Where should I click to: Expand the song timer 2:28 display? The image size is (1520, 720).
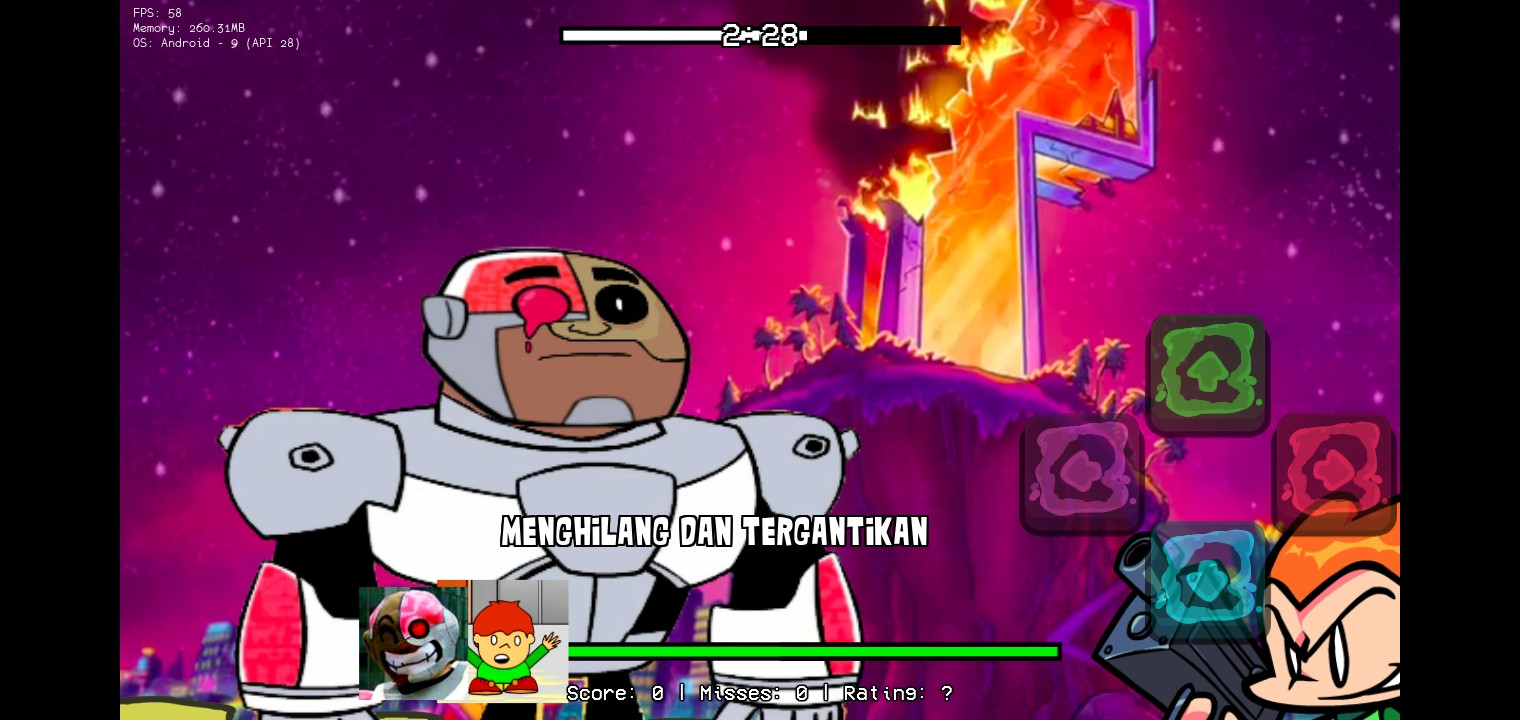(759, 35)
